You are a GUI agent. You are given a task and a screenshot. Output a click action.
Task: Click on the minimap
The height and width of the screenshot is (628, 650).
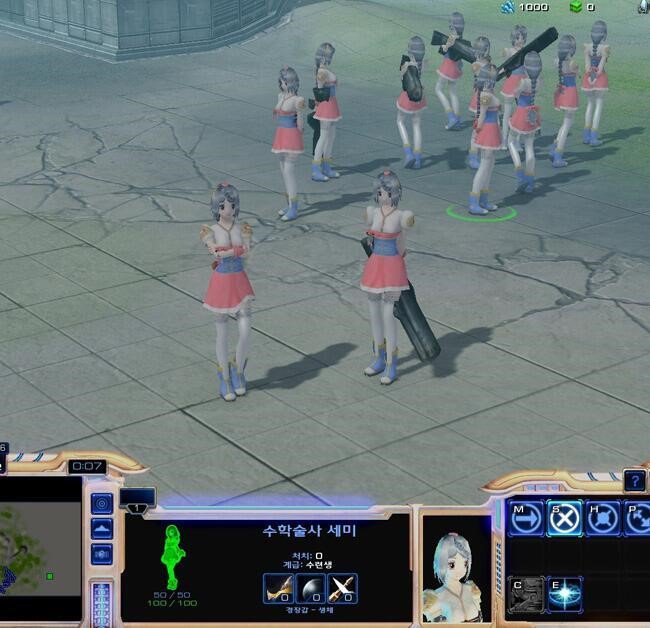click(x=40, y=546)
